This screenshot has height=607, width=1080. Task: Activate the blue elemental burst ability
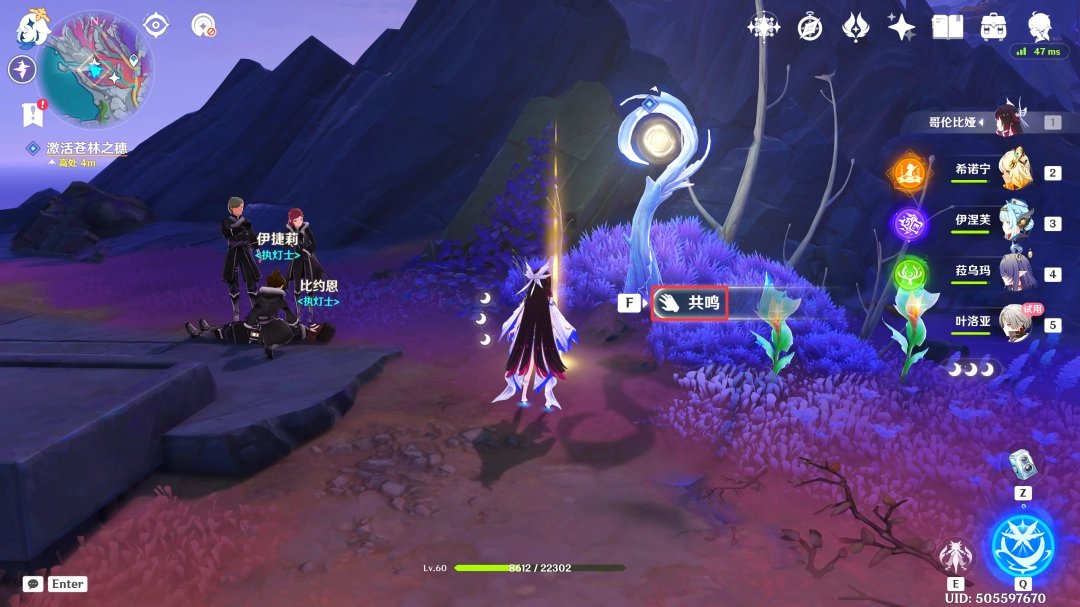pyautogui.click(x=1022, y=545)
